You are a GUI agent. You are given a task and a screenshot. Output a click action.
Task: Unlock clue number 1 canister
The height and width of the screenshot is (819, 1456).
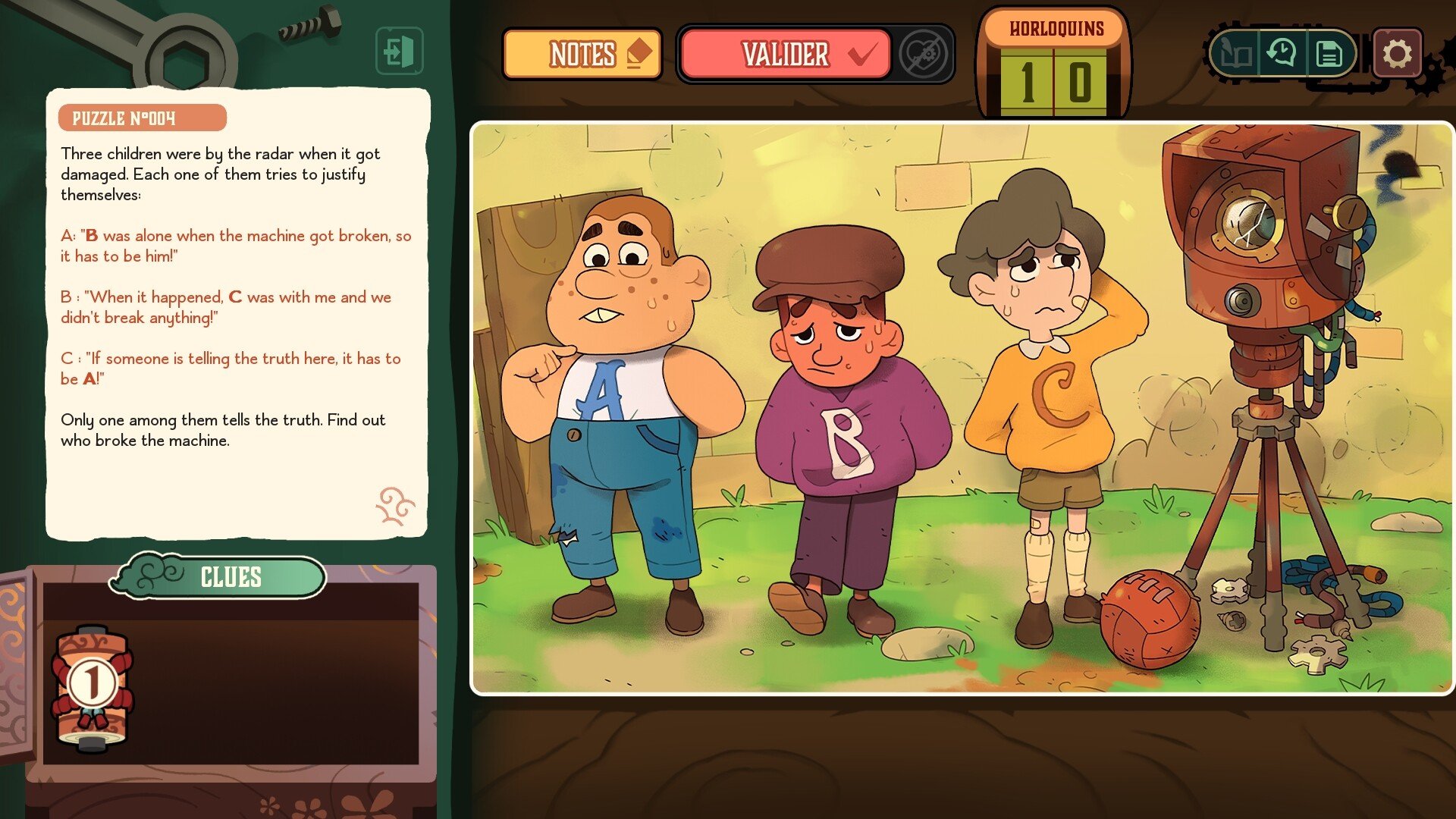pyautogui.click(x=92, y=686)
